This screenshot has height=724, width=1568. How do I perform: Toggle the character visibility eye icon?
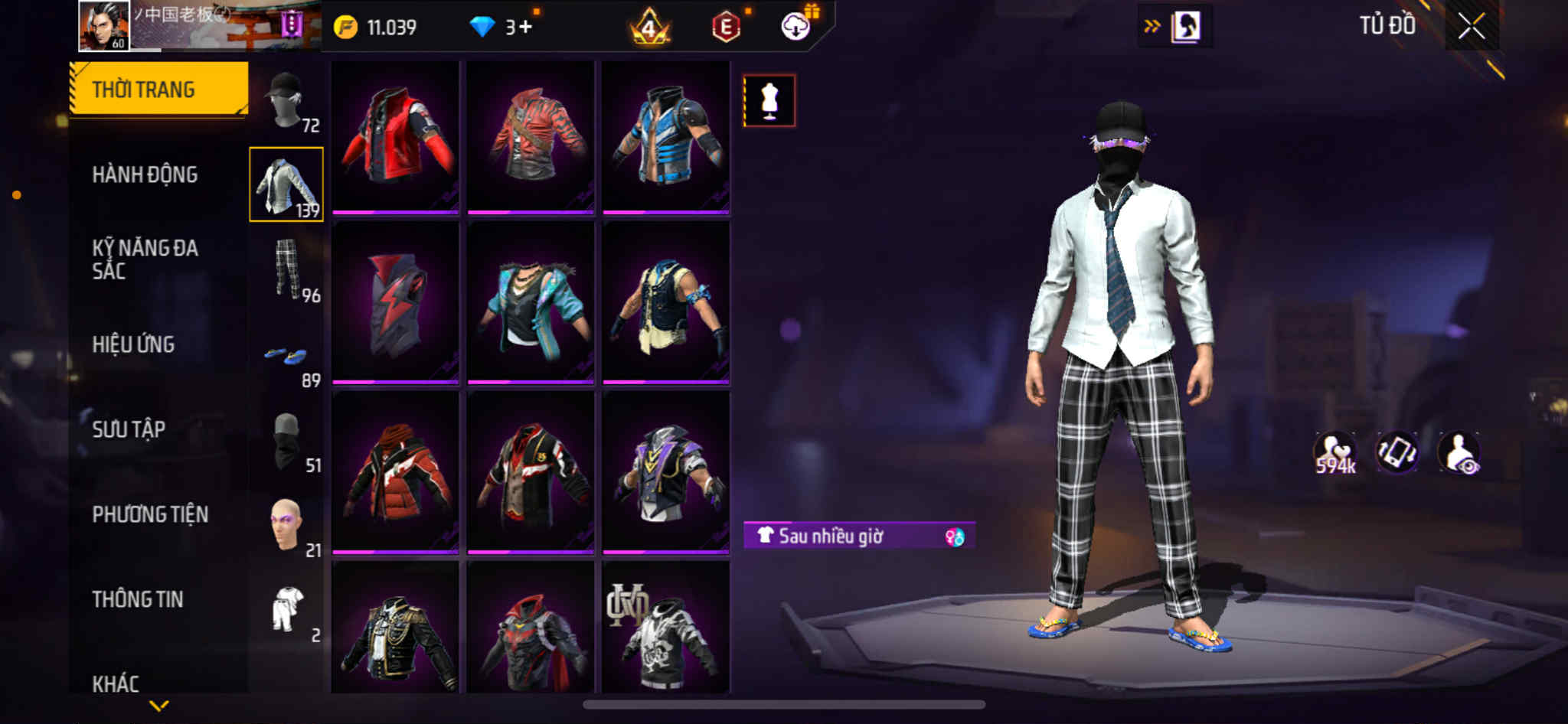(1459, 453)
